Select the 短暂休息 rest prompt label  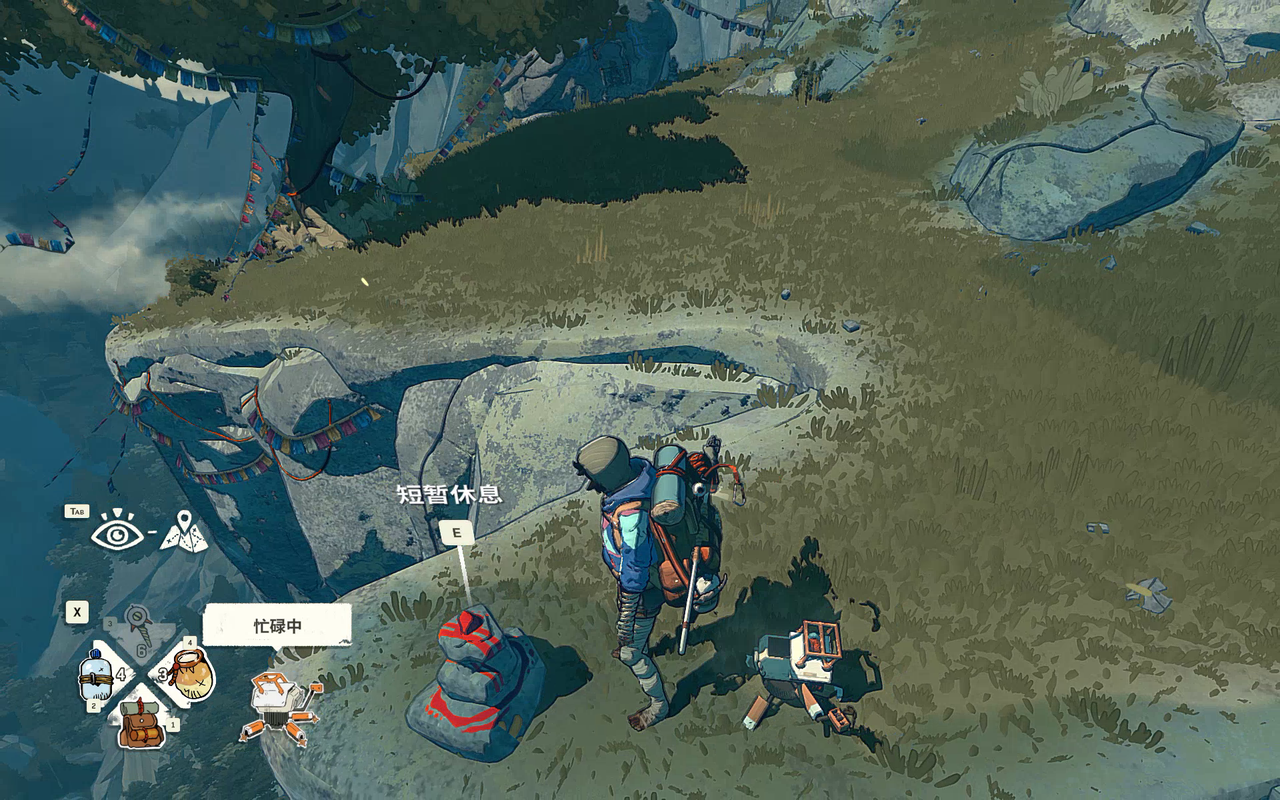pyautogui.click(x=449, y=494)
